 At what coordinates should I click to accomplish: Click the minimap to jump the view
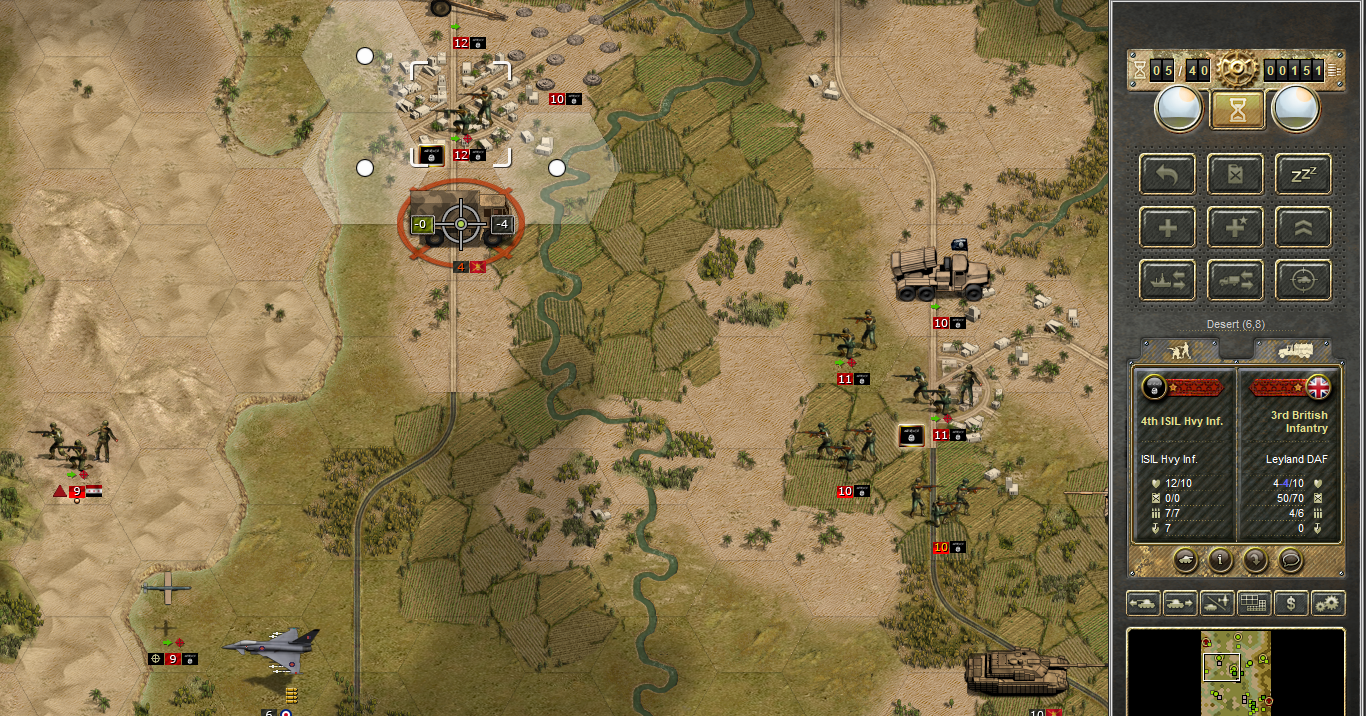[1236, 672]
